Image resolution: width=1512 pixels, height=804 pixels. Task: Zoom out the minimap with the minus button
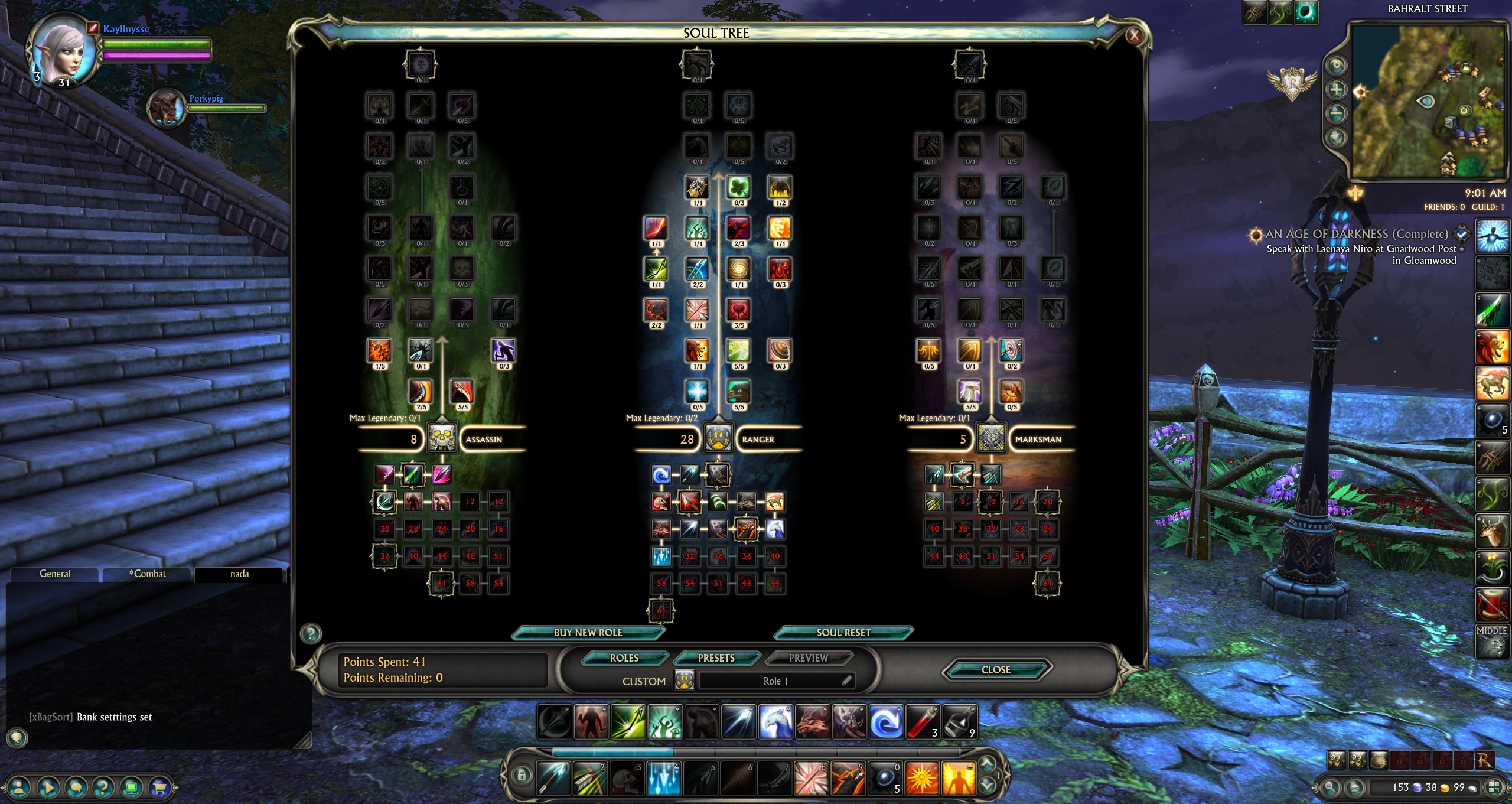(1336, 113)
